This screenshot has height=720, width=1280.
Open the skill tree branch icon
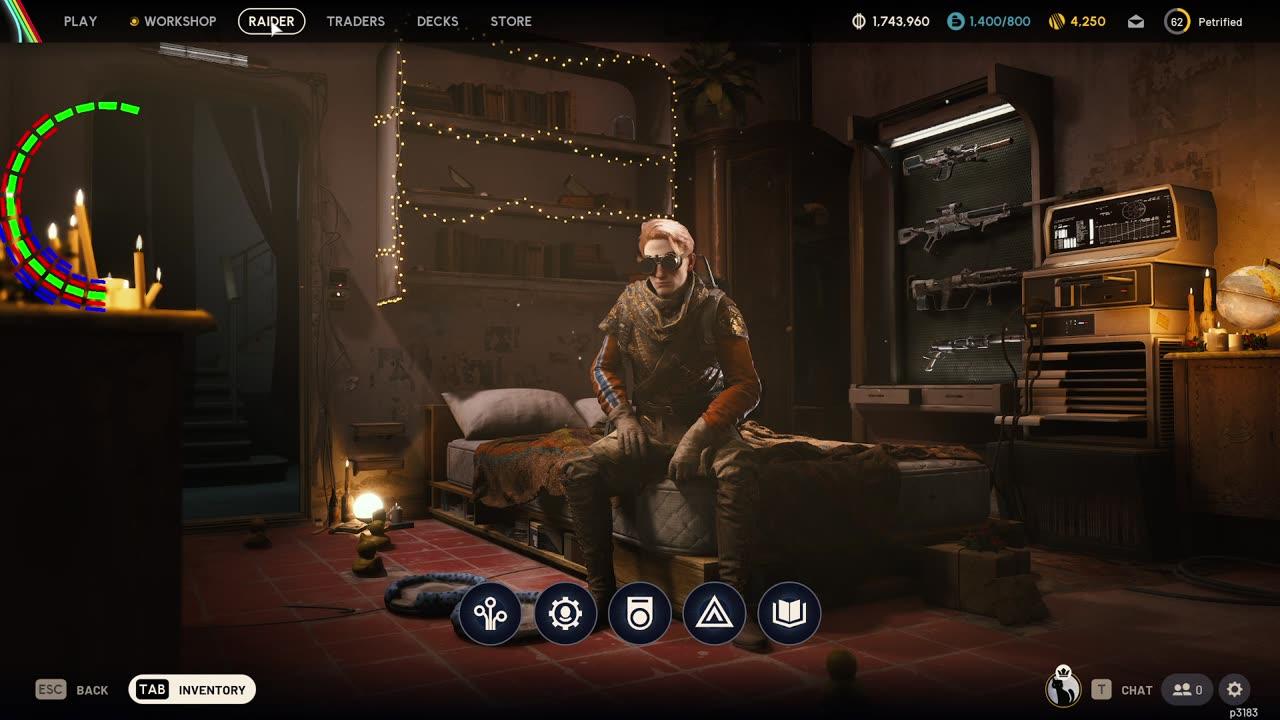[x=491, y=613]
